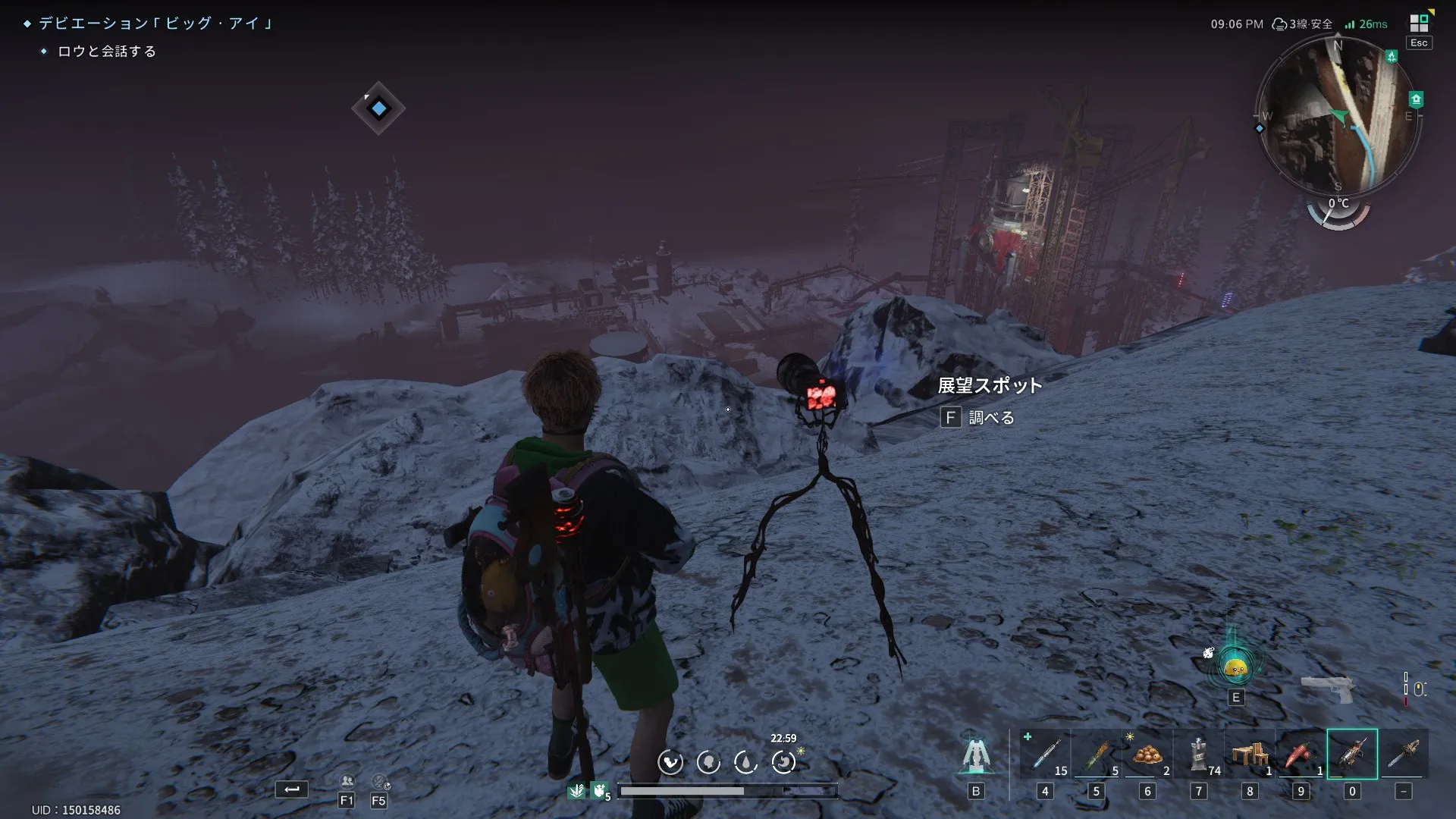This screenshot has height=819, width=1456.
Task: Select the grey pouch bag hotbar slot
Action: click(1199, 754)
